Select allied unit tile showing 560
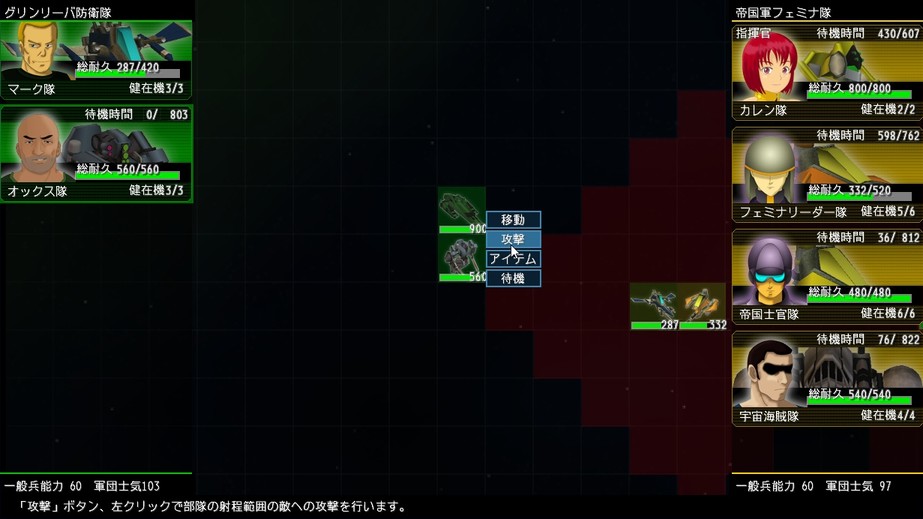This screenshot has height=519, width=923. [x=462, y=258]
